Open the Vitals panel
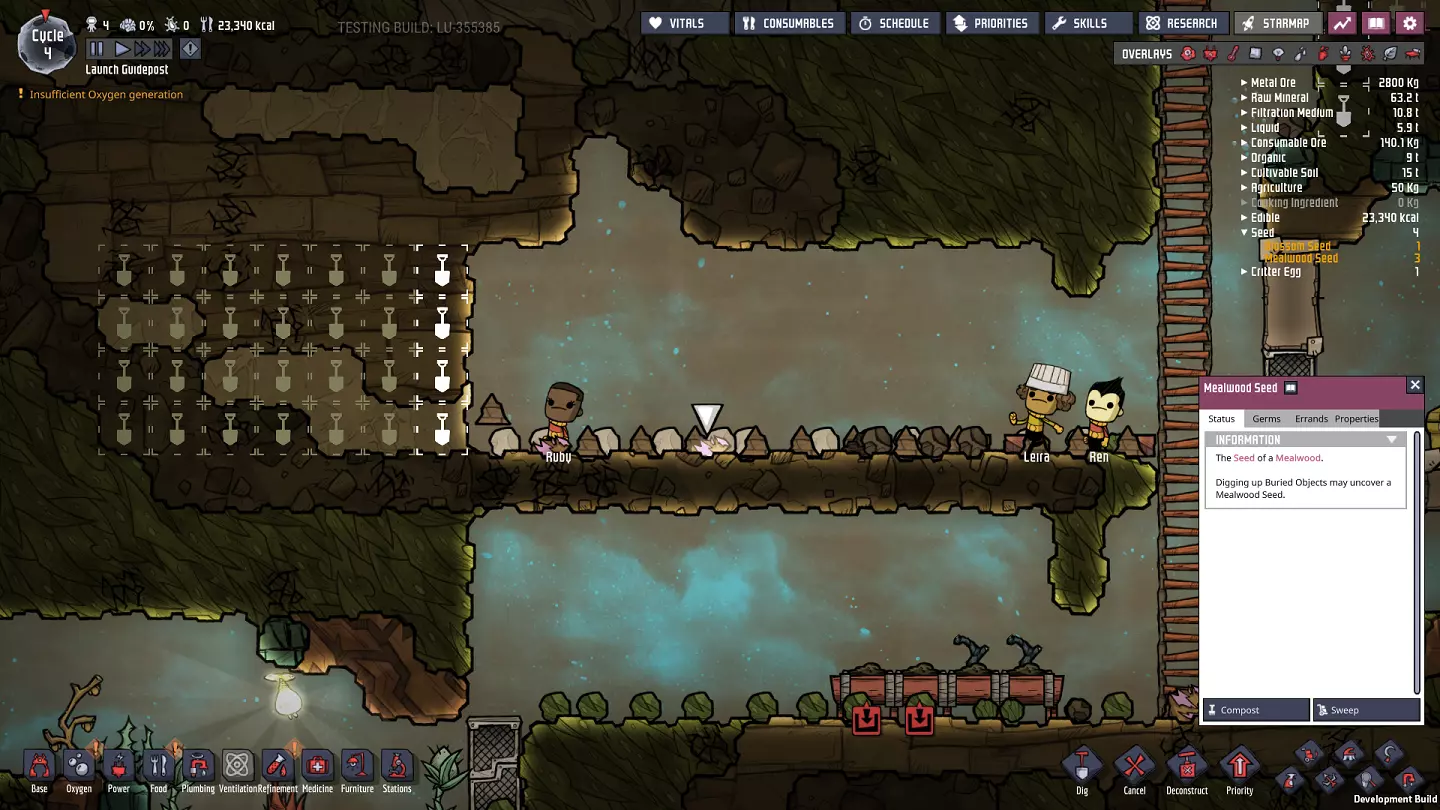The image size is (1440, 810). 685,23
